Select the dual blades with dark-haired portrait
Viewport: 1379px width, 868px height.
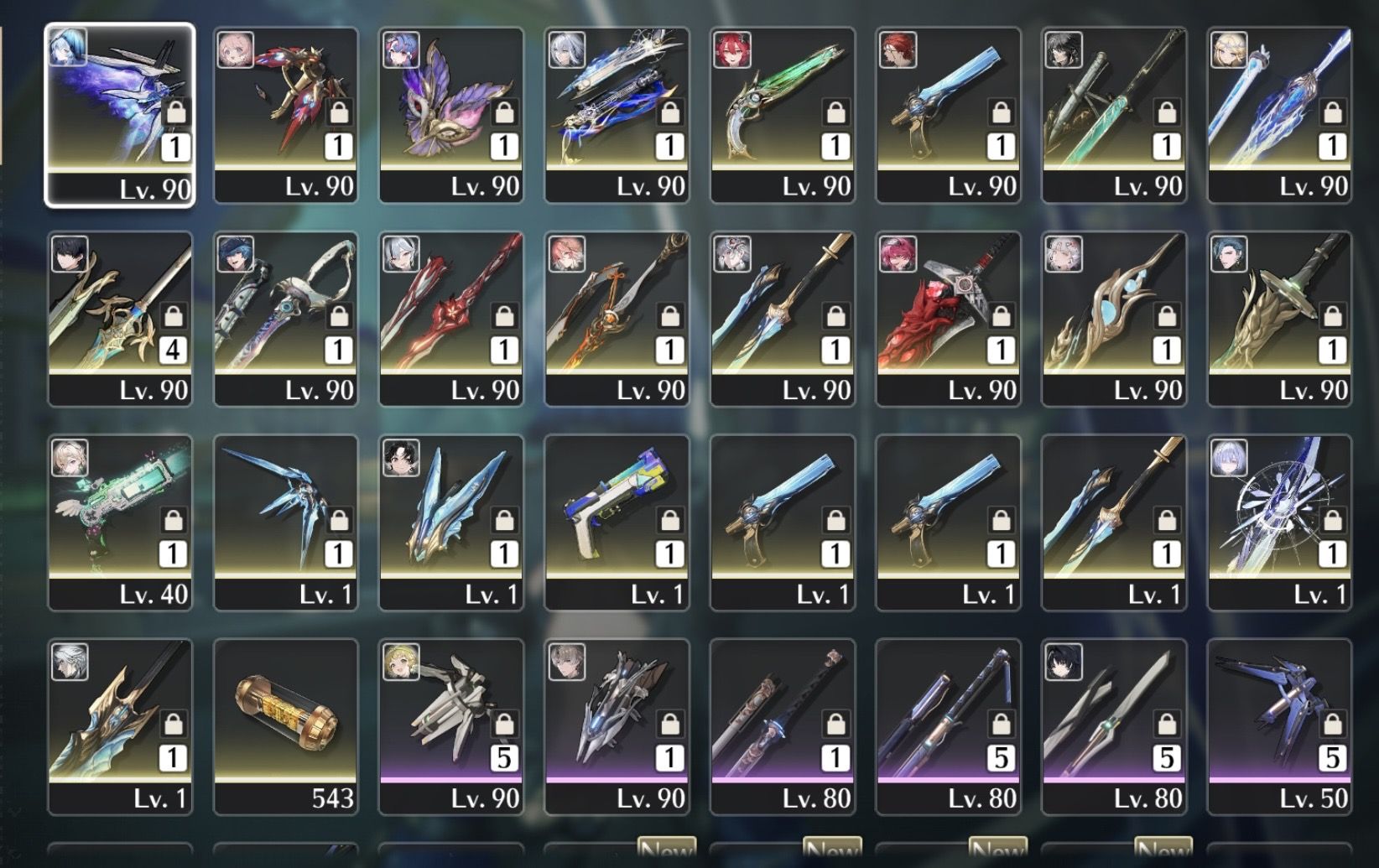click(x=1115, y=726)
